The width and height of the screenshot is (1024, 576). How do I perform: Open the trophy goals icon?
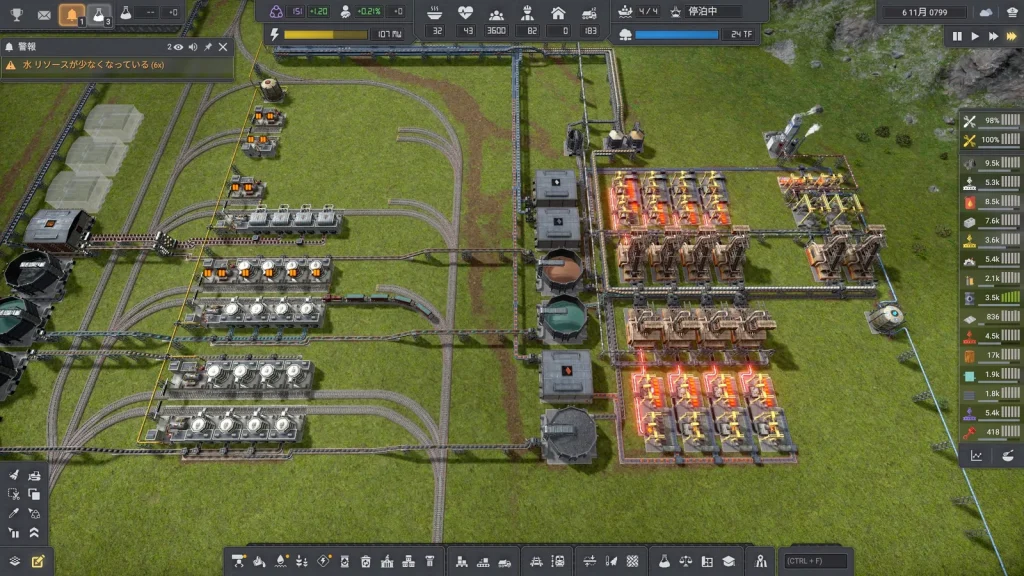15,14
